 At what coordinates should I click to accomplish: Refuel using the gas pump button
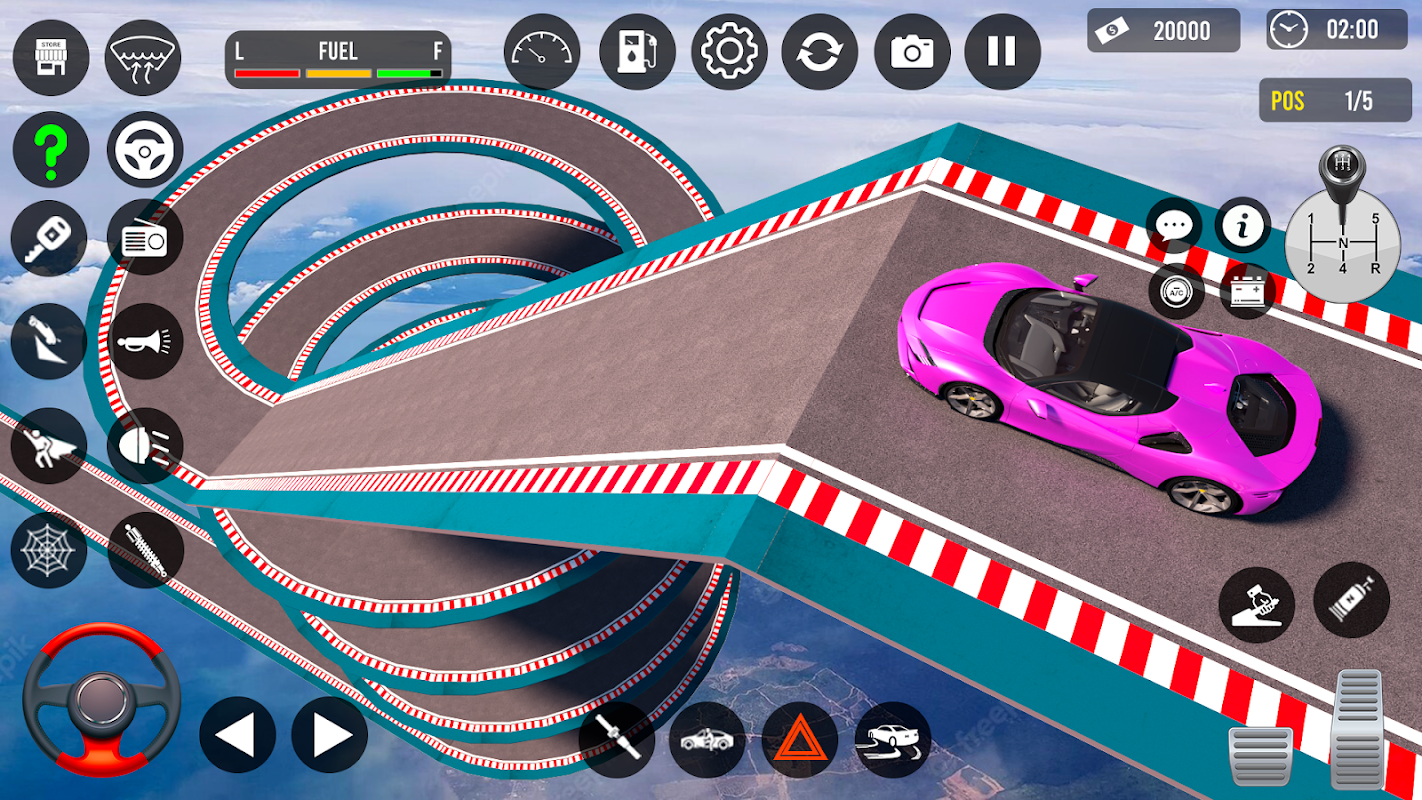637,52
